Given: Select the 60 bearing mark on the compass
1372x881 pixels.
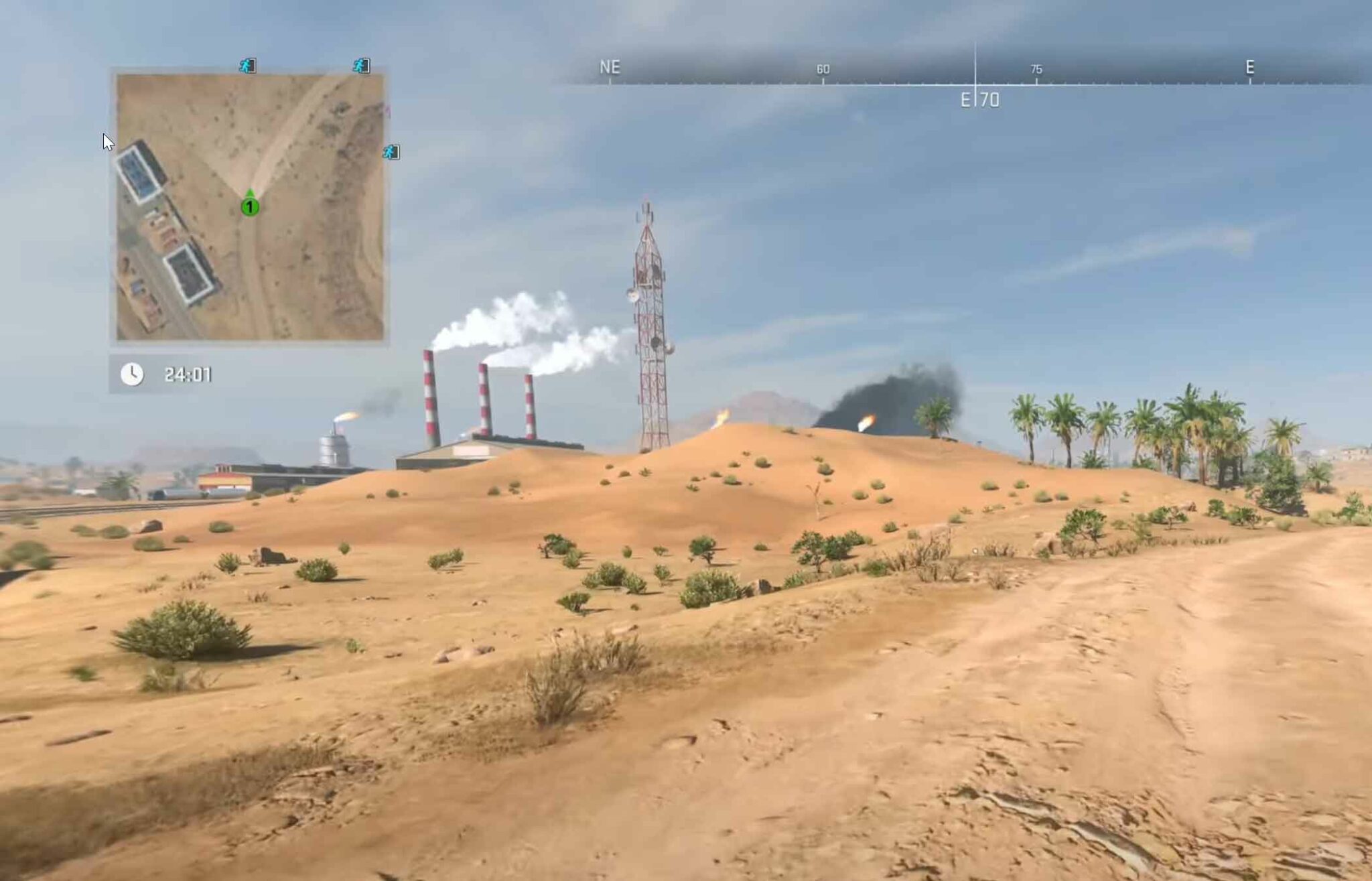Looking at the screenshot, I should pos(822,68).
